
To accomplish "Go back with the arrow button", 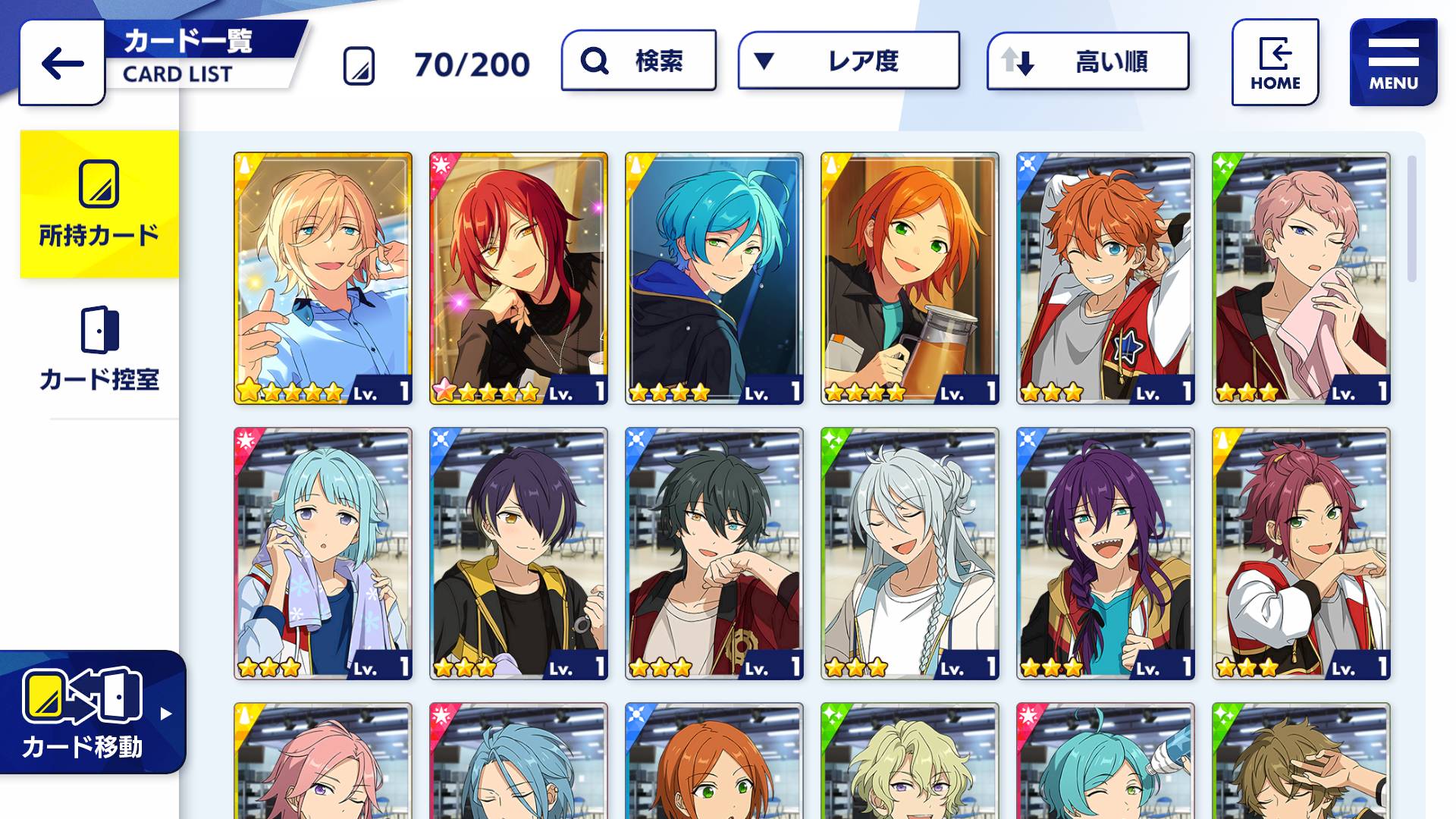I will coord(62,63).
